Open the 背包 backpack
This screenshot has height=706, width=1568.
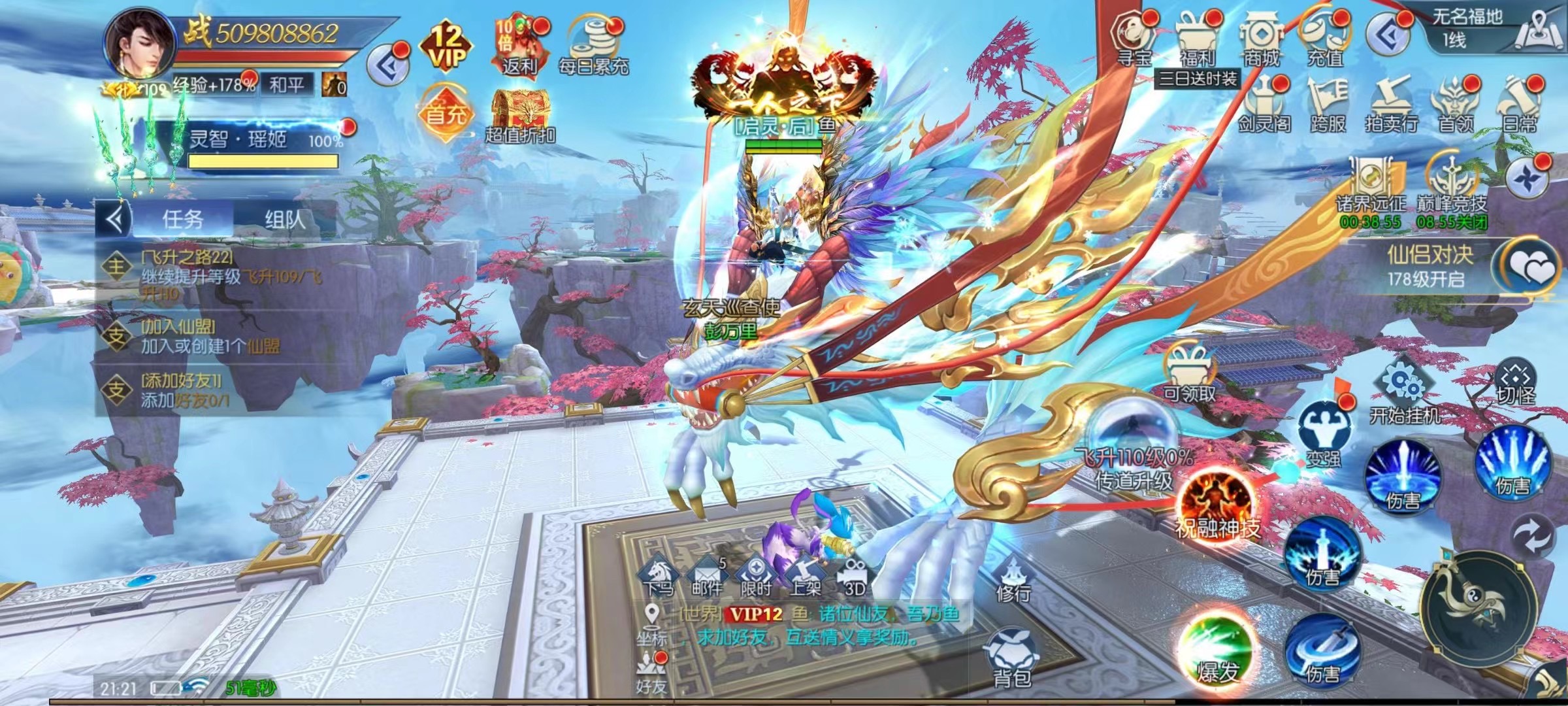point(1013,657)
